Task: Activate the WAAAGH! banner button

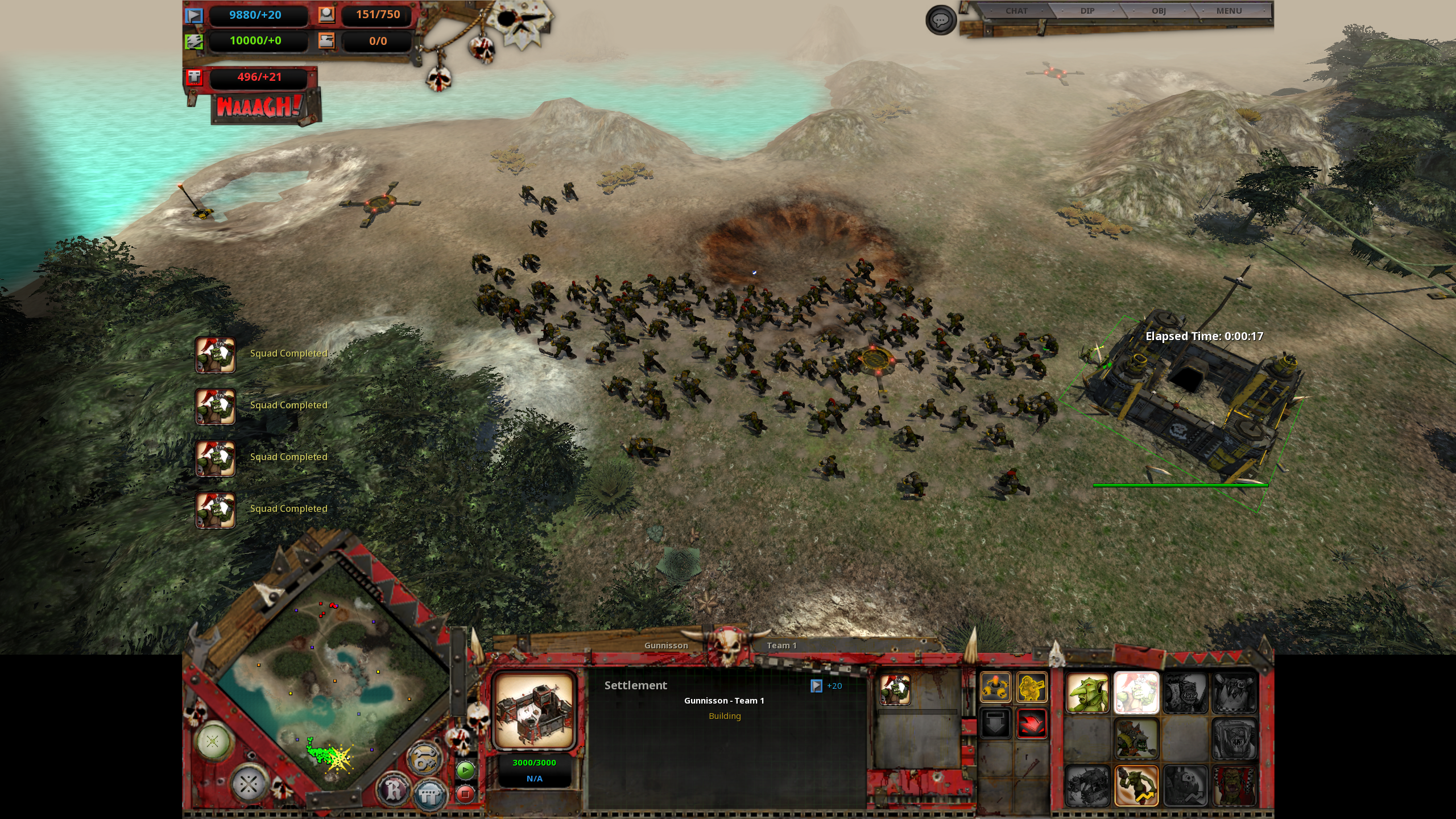Action: click(260, 107)
